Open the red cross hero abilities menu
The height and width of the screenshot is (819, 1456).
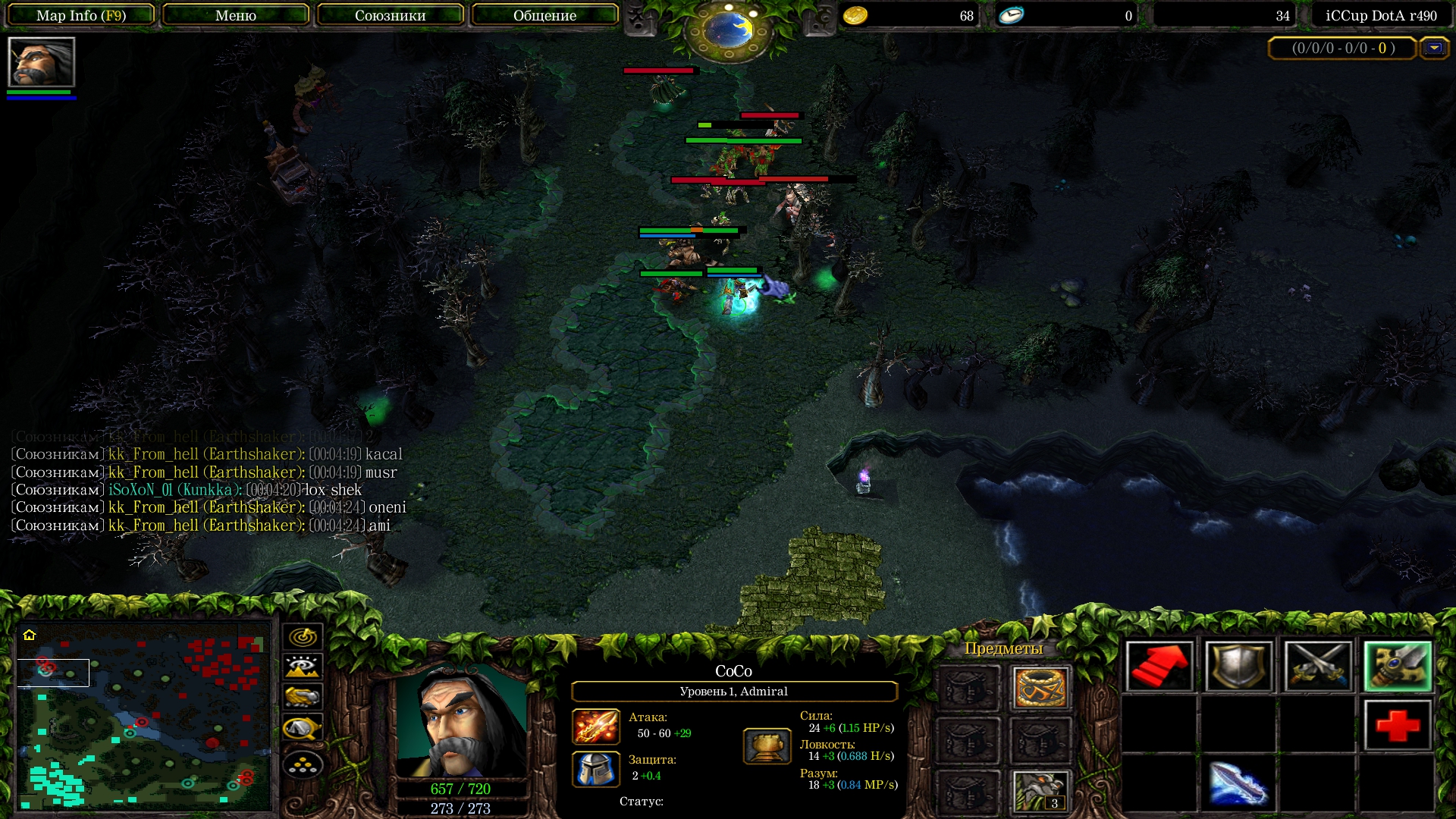click(1398, 726)
